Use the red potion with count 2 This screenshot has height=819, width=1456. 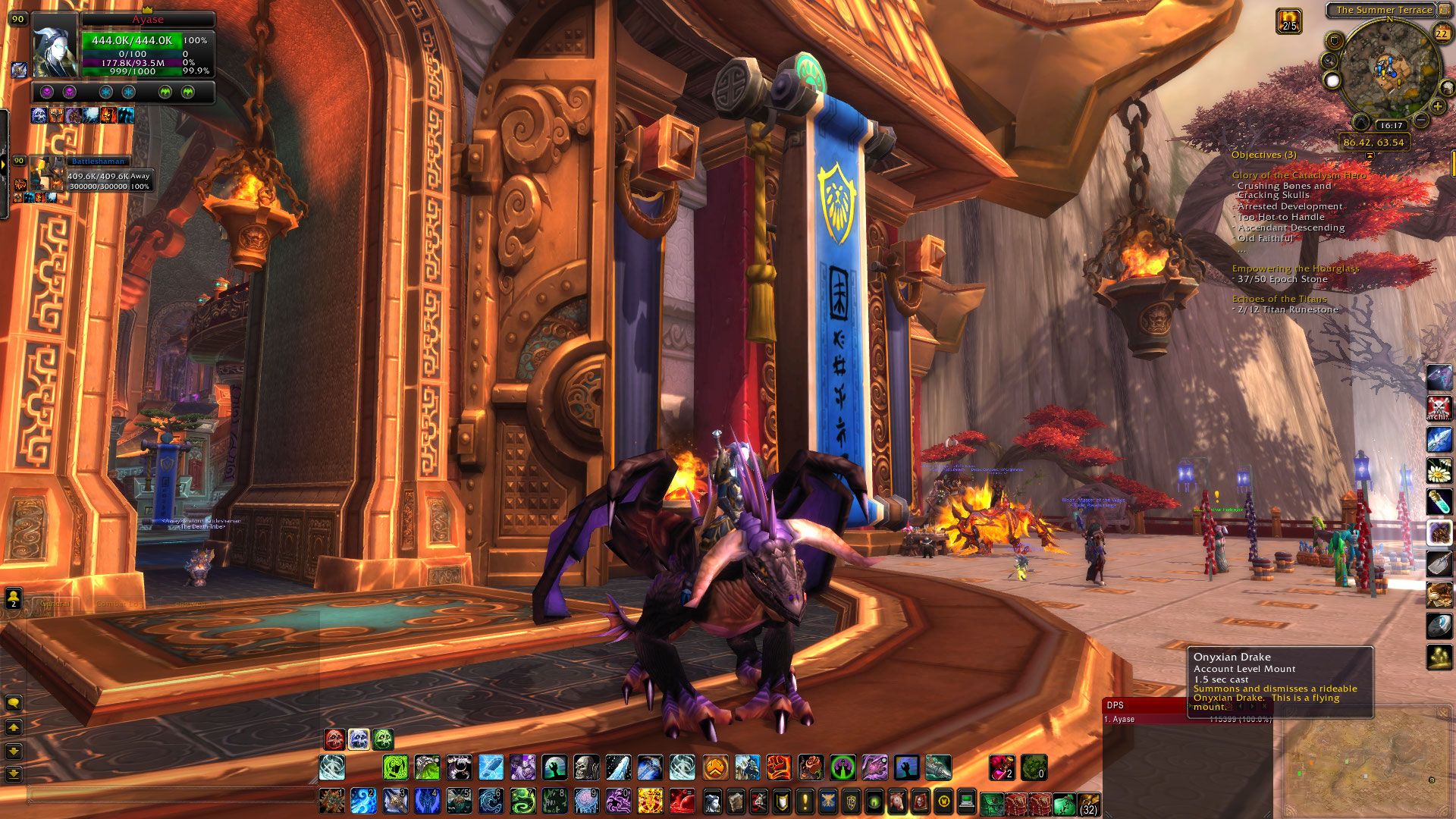click(x=1002, y=767)
